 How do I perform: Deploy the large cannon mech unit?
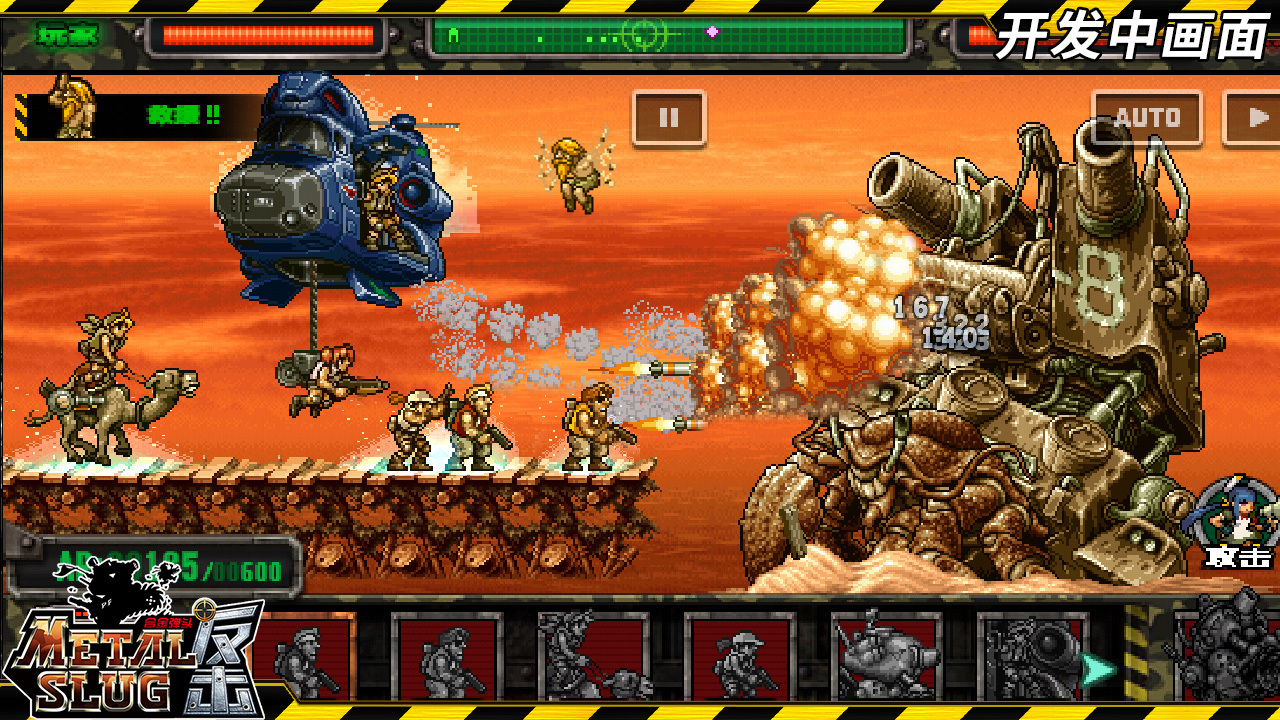coord(1030,656)
